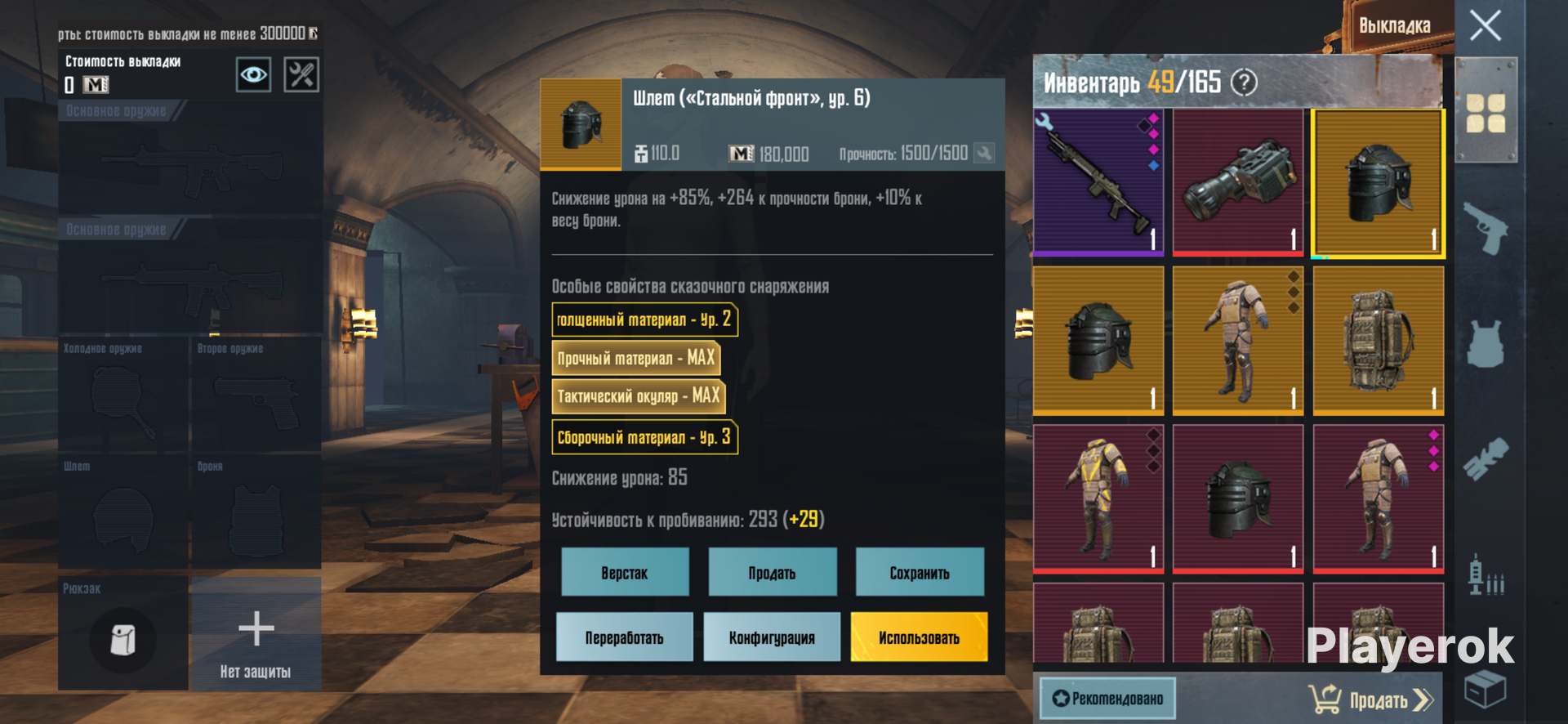This screenshot has height=724, width=1568.
Task: Choose the Сохранить button
Action: pos(920,572)
